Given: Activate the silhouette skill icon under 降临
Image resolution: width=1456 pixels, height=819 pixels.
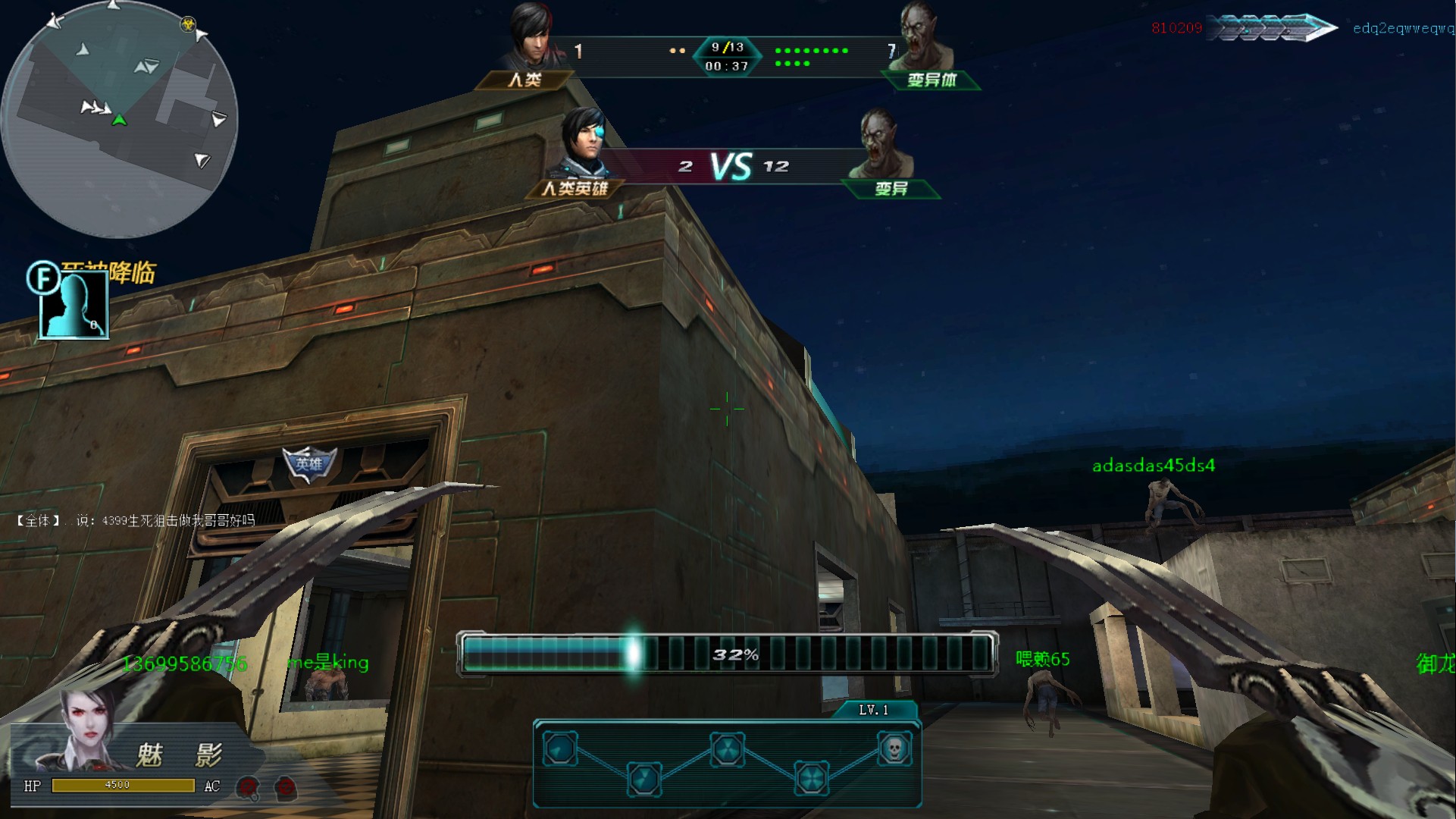Looking at the screenshot, I should (x=74, y=305).
